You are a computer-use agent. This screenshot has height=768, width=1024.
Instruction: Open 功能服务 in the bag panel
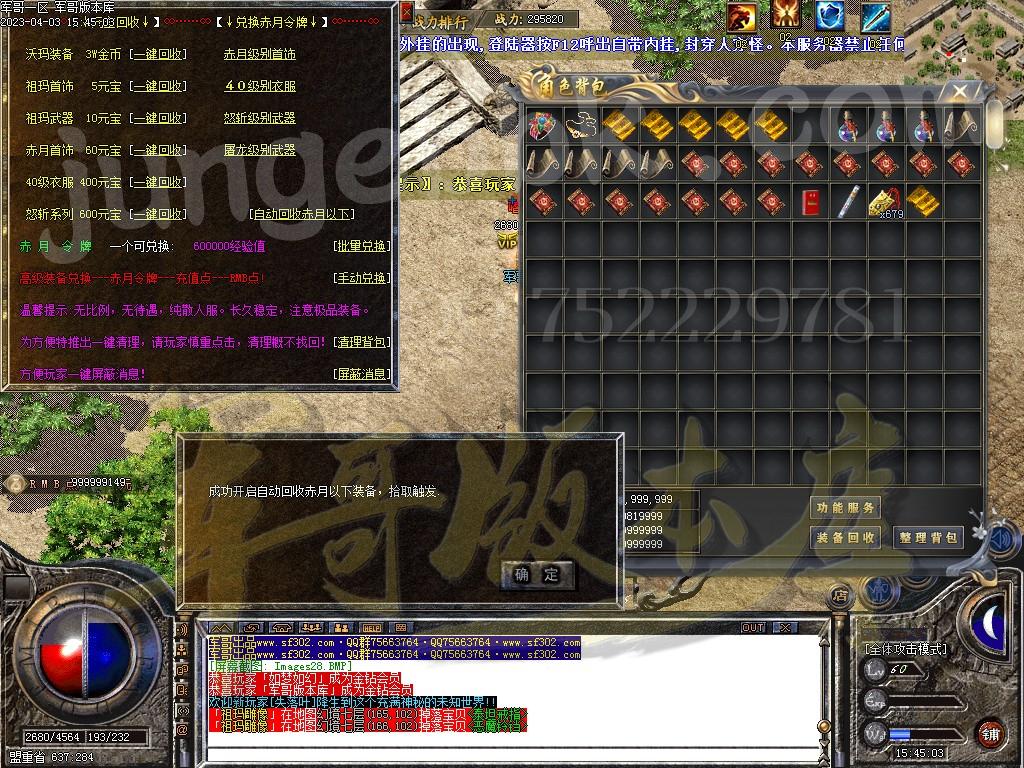(846, 508)
